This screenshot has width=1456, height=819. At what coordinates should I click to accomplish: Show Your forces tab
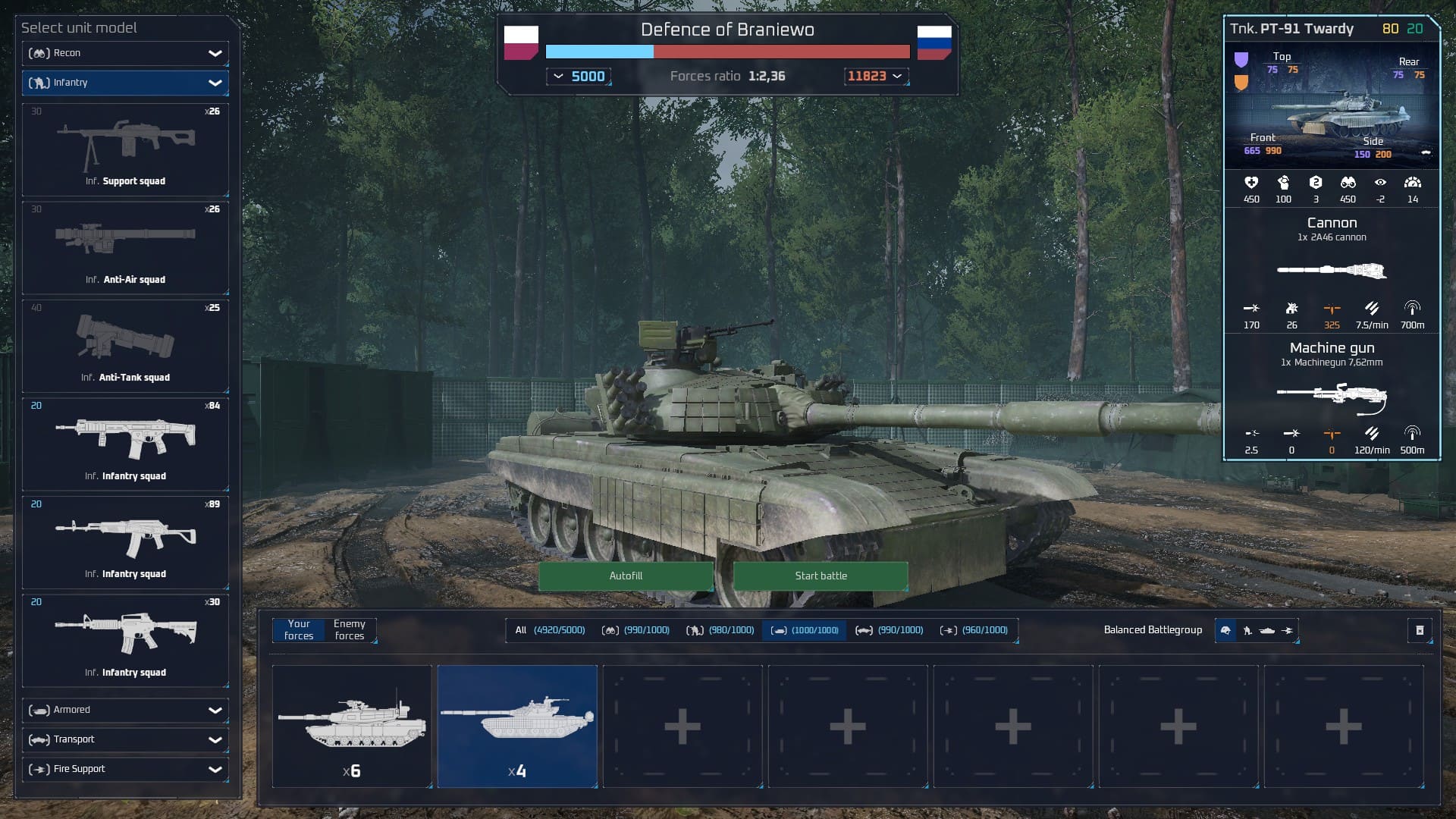tap(299, 630)
